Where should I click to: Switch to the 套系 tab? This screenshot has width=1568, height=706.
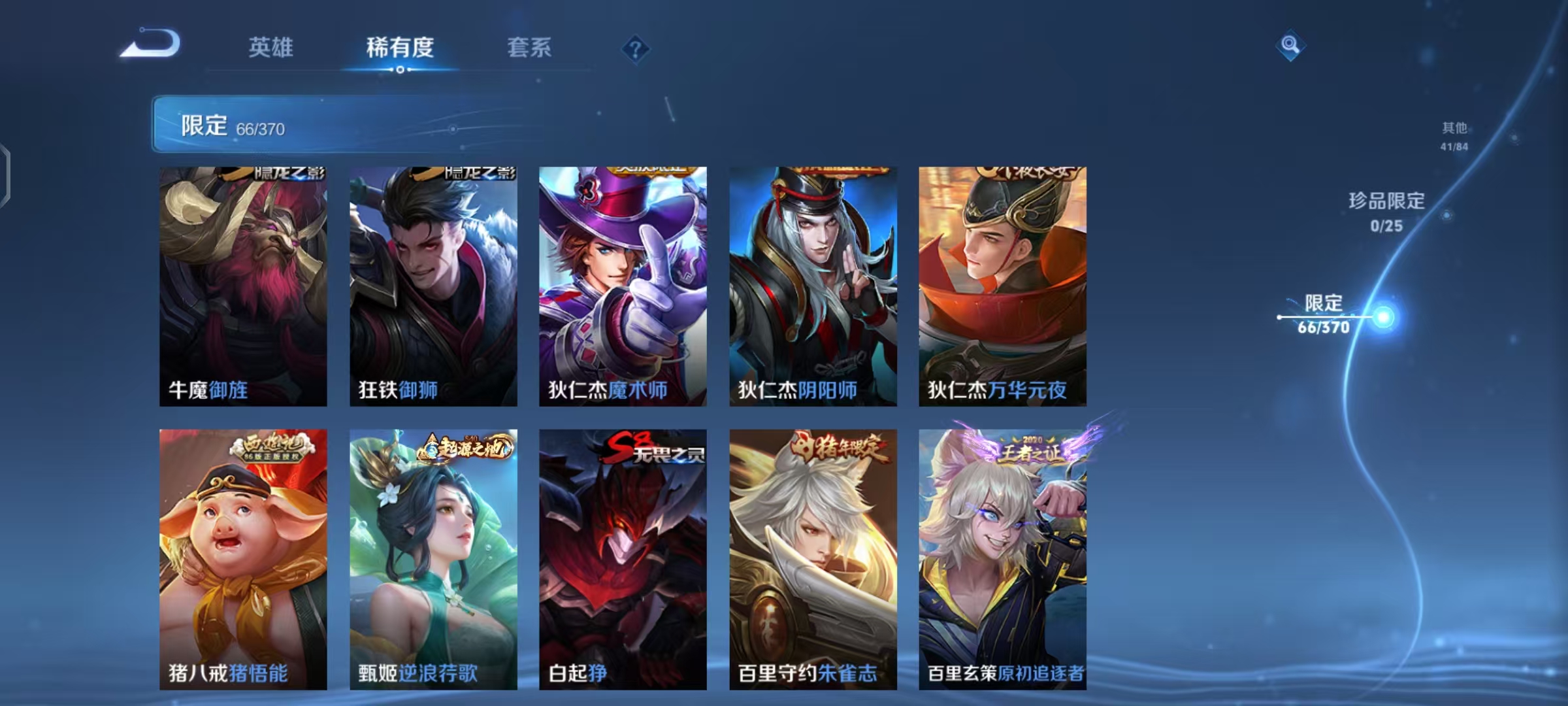pos(529,48)
